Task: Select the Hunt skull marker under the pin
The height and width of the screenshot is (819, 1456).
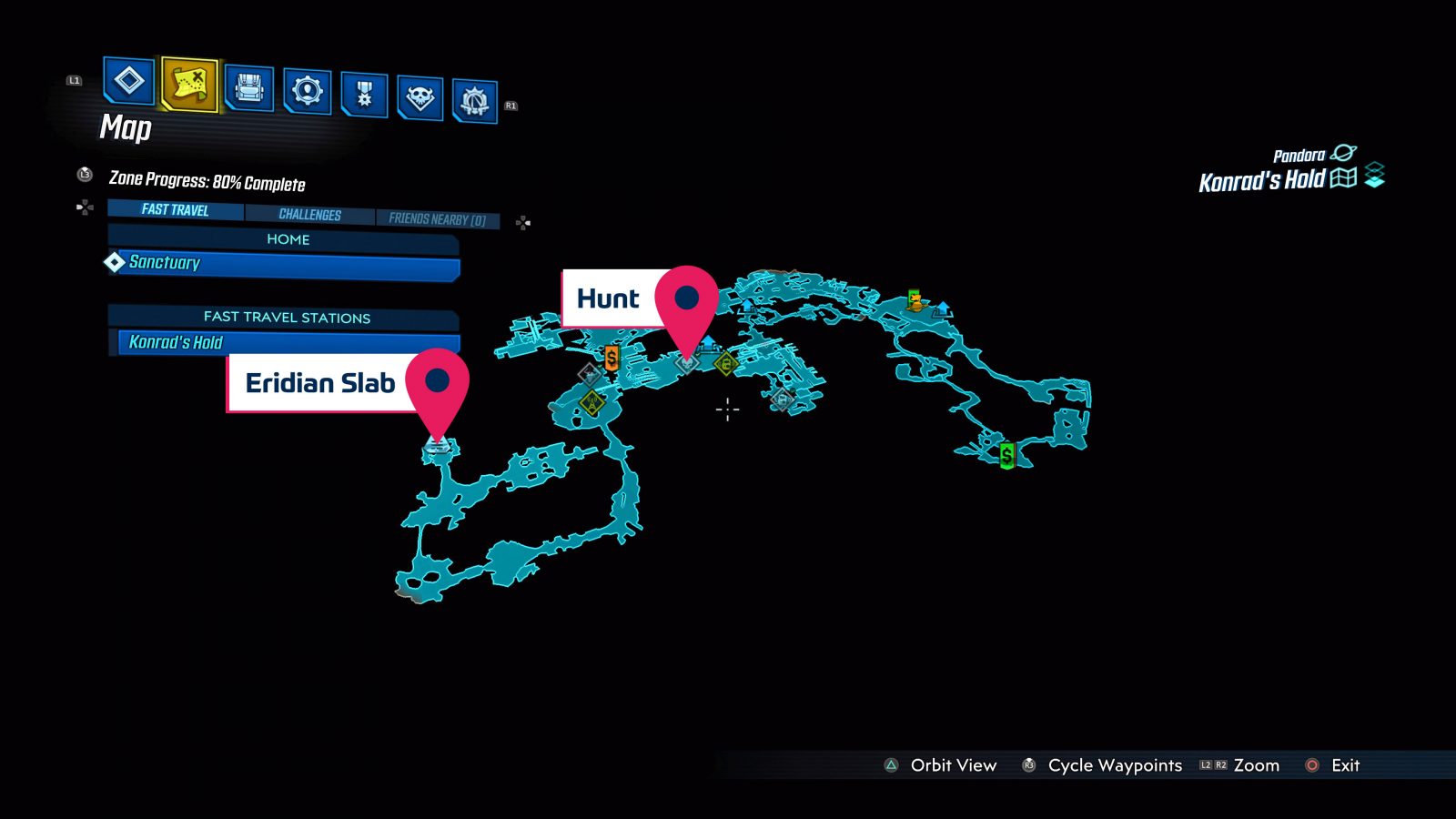Action: [x=687, y=362]
